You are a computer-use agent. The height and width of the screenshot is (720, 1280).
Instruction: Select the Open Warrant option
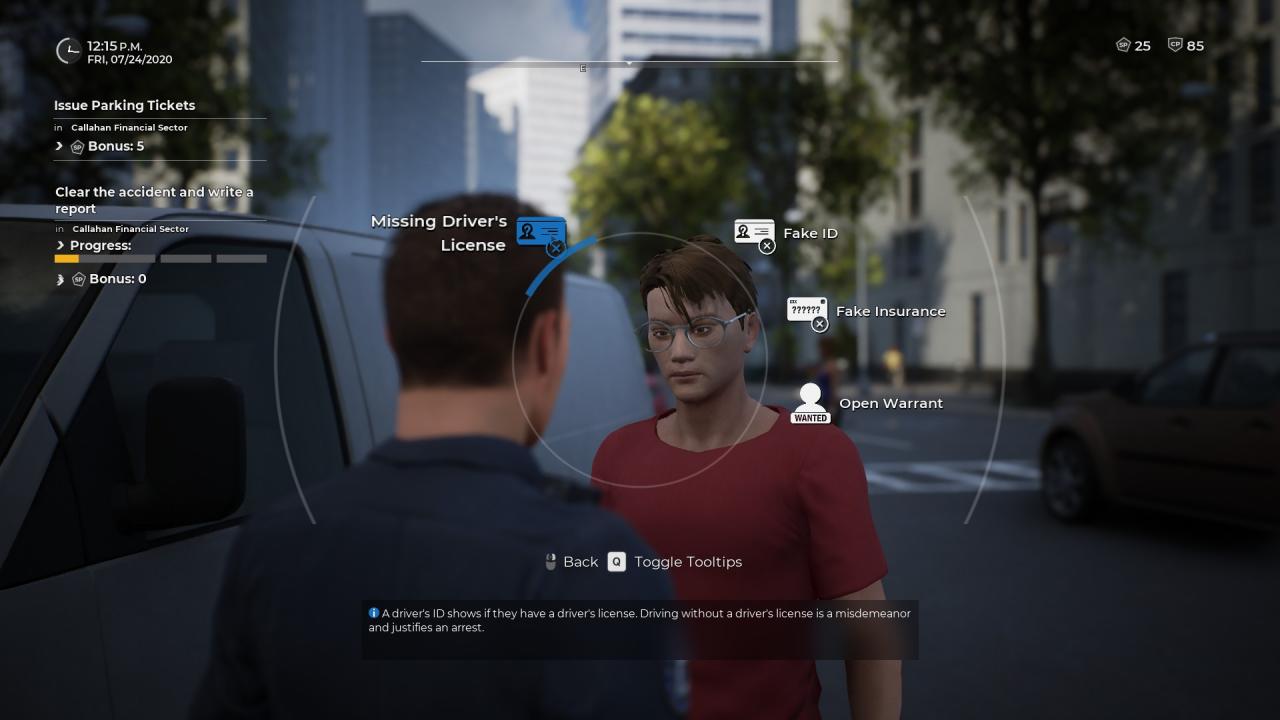(x=810, y=403)
